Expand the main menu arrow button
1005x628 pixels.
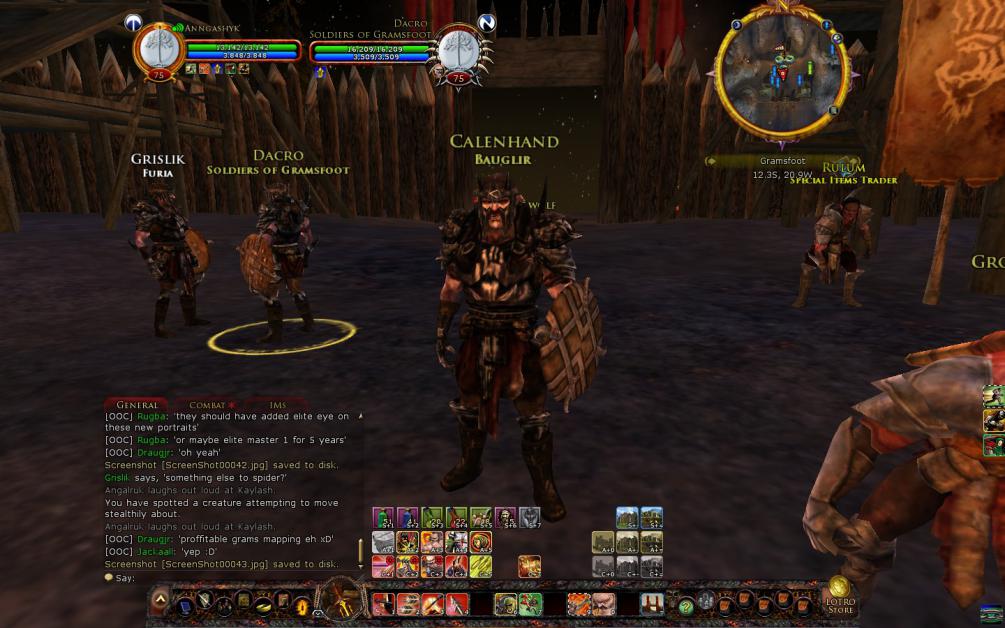pyautogui.click(x=160, y=601)
